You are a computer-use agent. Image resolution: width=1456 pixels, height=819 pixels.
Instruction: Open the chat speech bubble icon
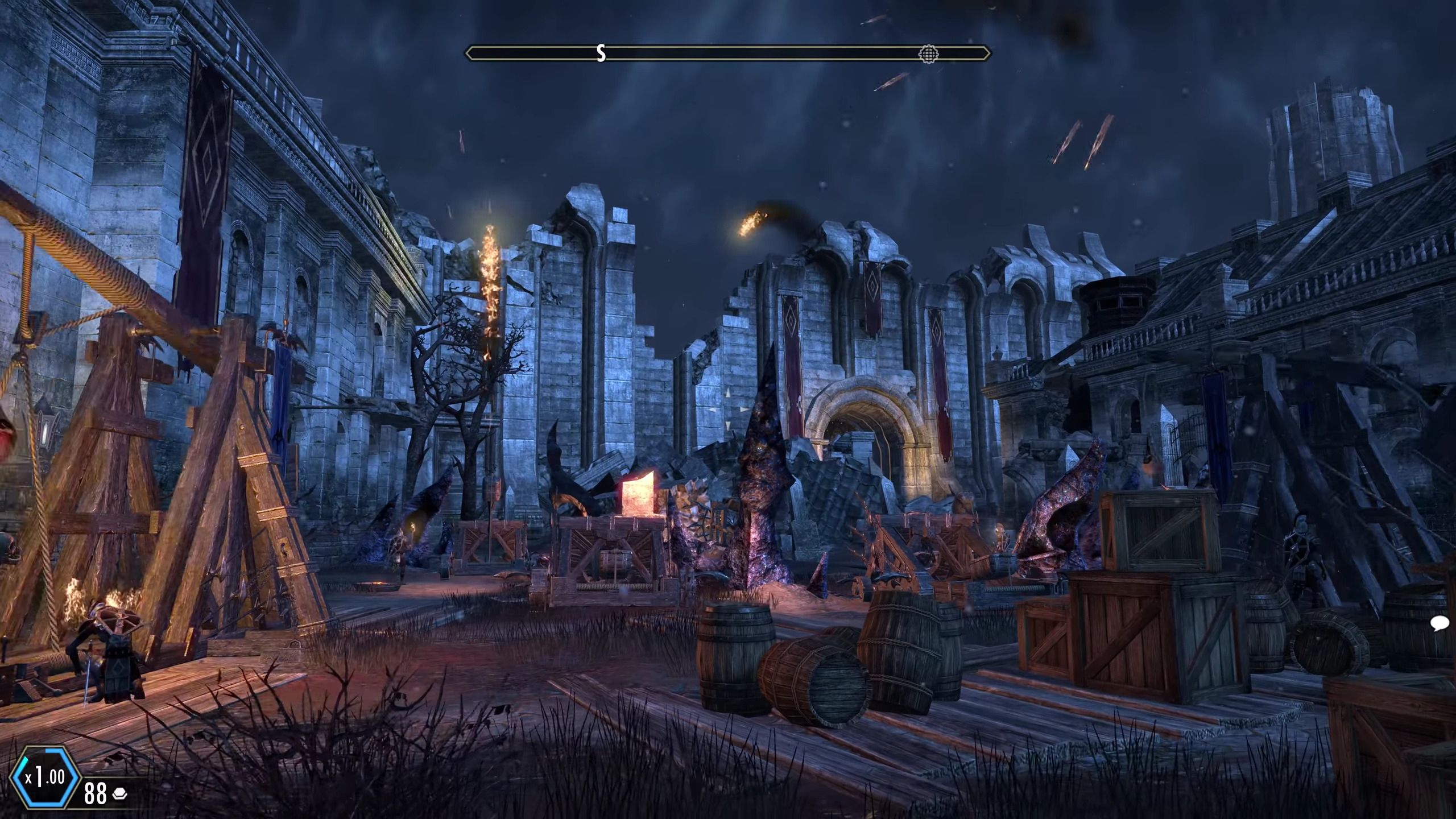[1440, 625]
